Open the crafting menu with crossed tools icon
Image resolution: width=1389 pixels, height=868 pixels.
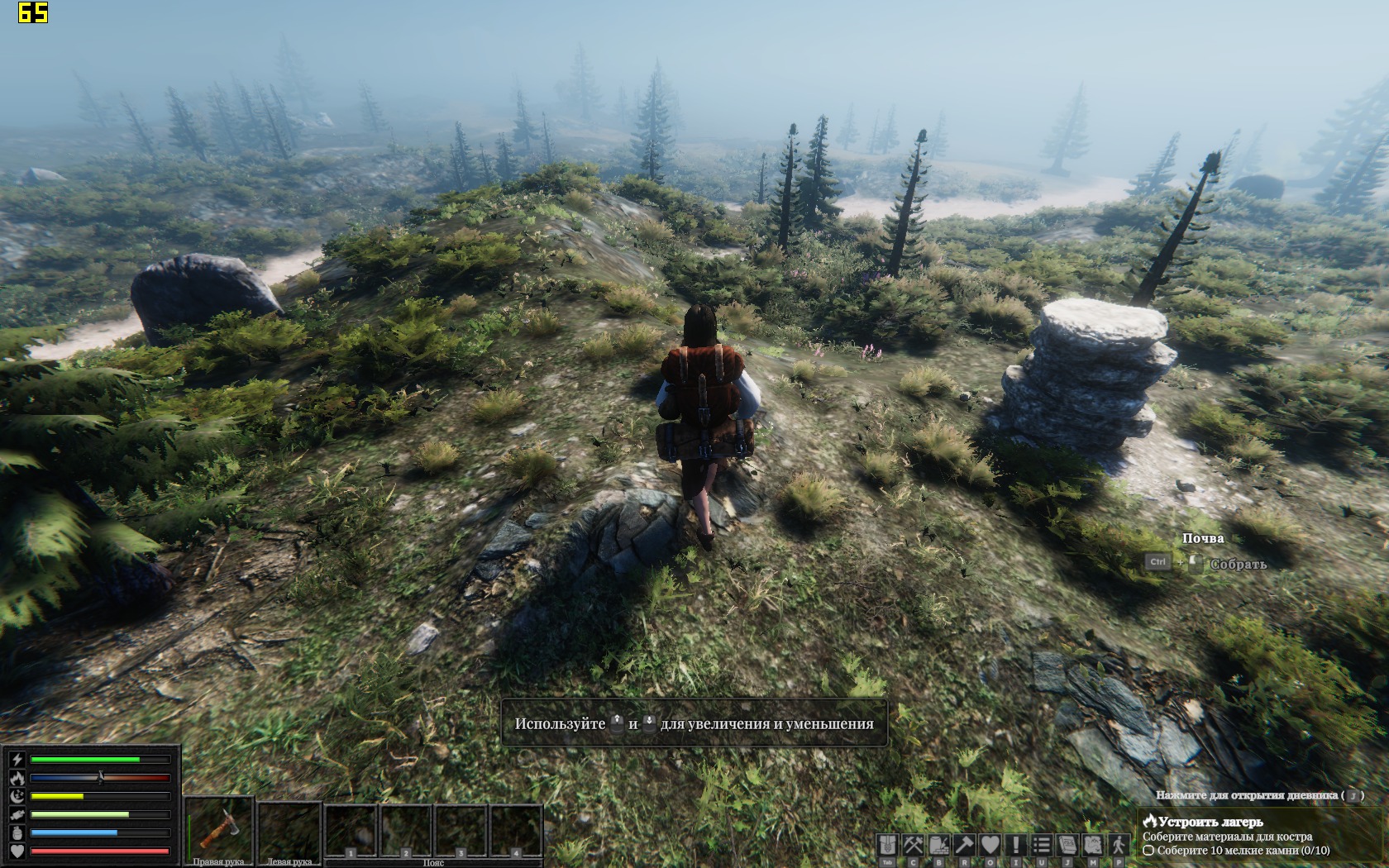(914, 845)
